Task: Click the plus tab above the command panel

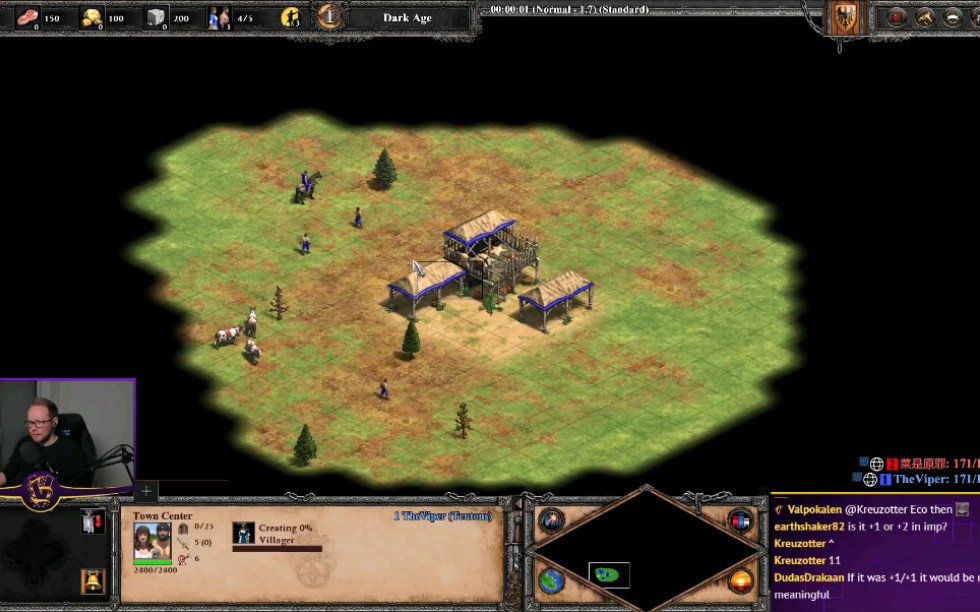Action: [146, 491]
